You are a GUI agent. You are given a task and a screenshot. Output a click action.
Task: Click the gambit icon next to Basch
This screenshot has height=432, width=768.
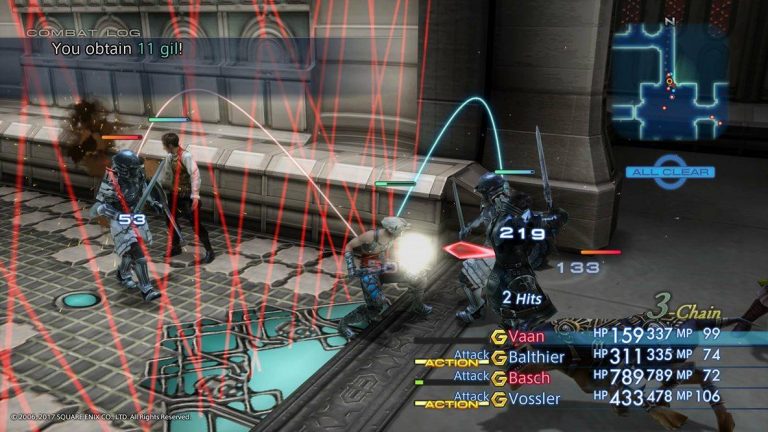click(x=498, y=378)
